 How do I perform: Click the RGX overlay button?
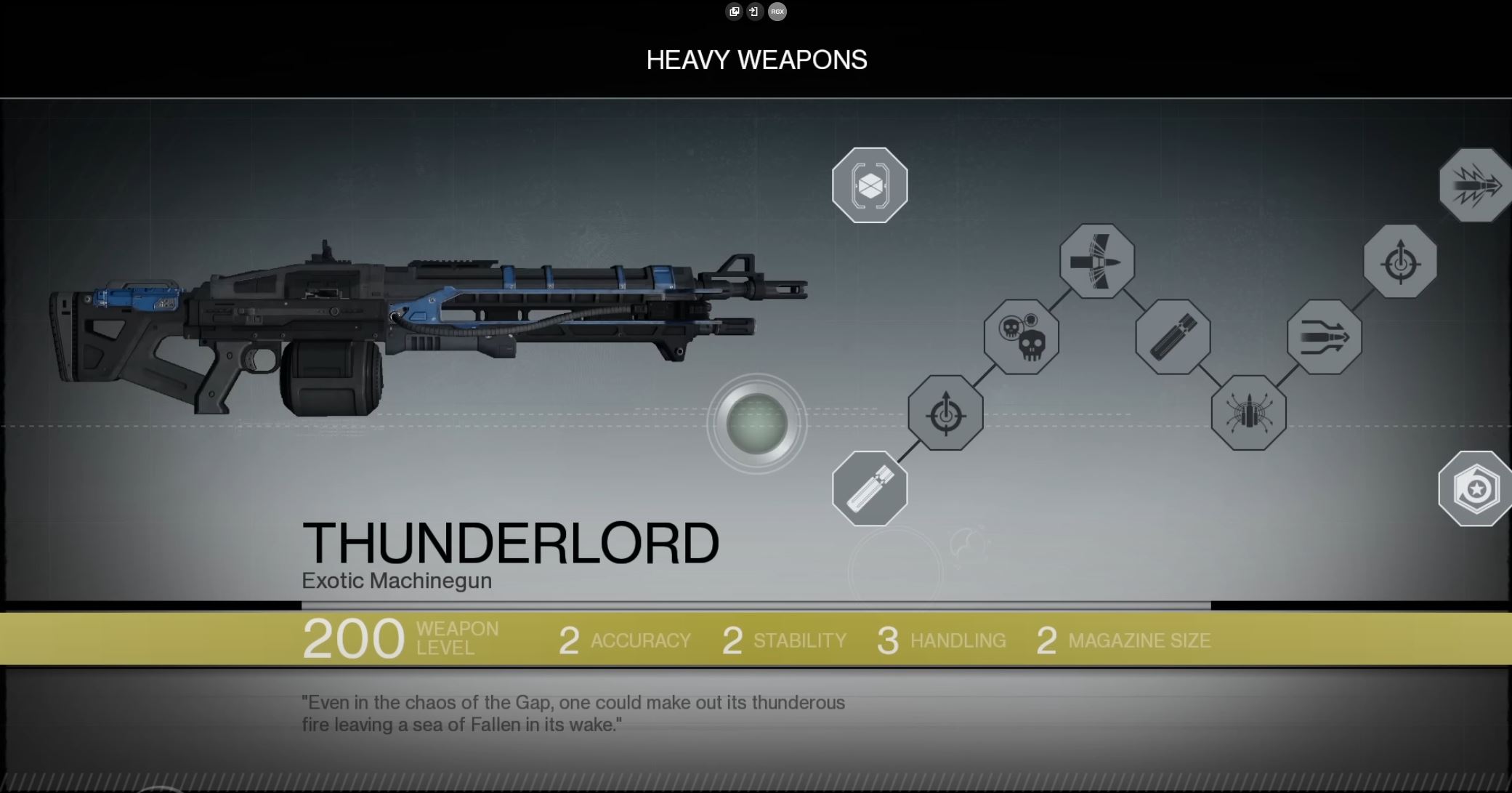777,12
